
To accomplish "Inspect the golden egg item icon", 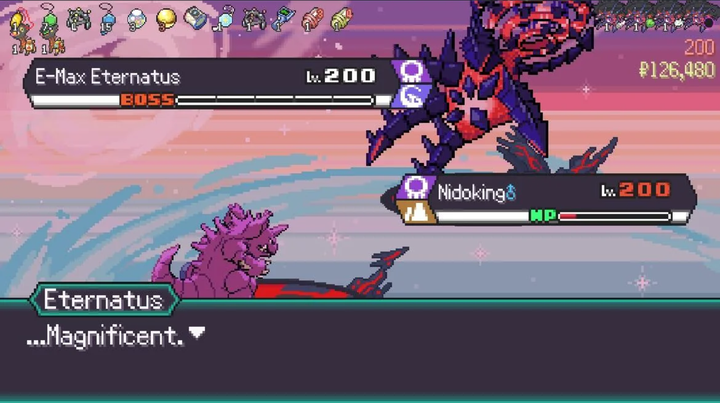I will click(x=166, y=19).
